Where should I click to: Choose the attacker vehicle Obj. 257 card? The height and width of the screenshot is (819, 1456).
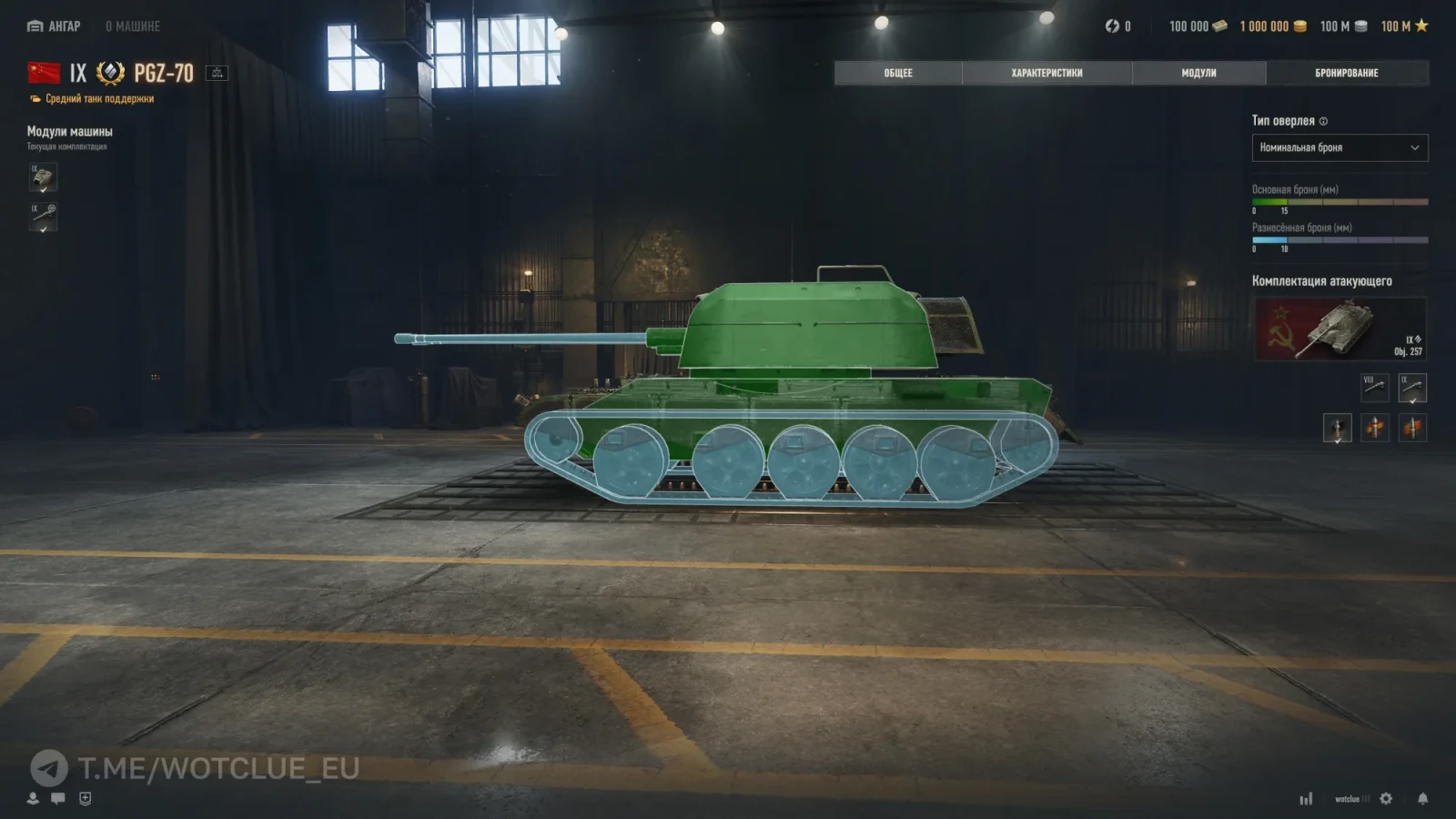pos(1340,329)
